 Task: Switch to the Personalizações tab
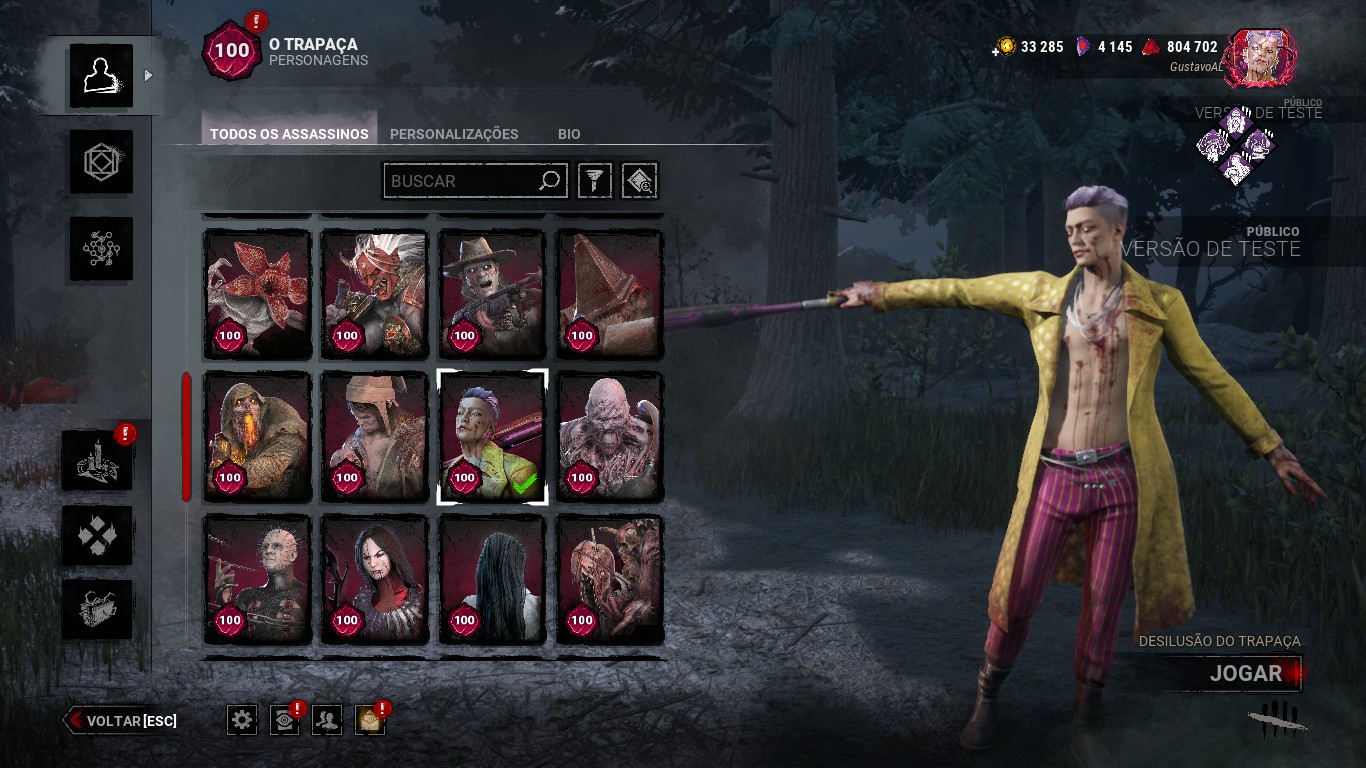[454, 134]
